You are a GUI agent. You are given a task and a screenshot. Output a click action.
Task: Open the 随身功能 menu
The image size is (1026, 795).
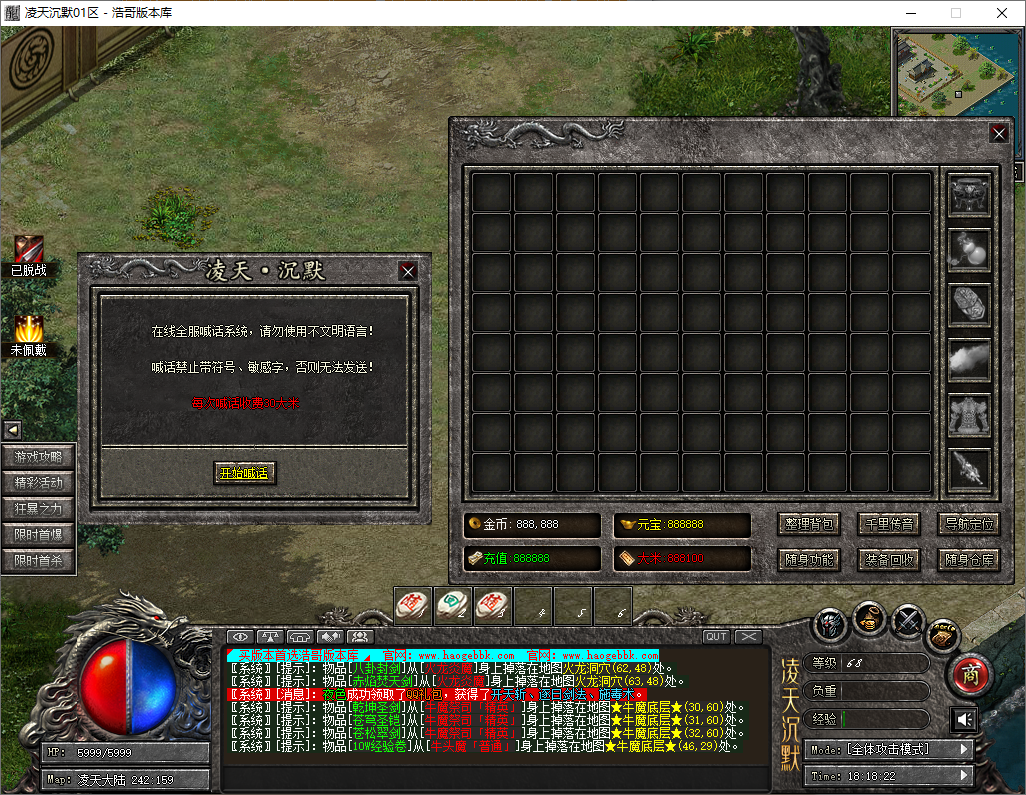pyautogui.click(x=808, y=559)
